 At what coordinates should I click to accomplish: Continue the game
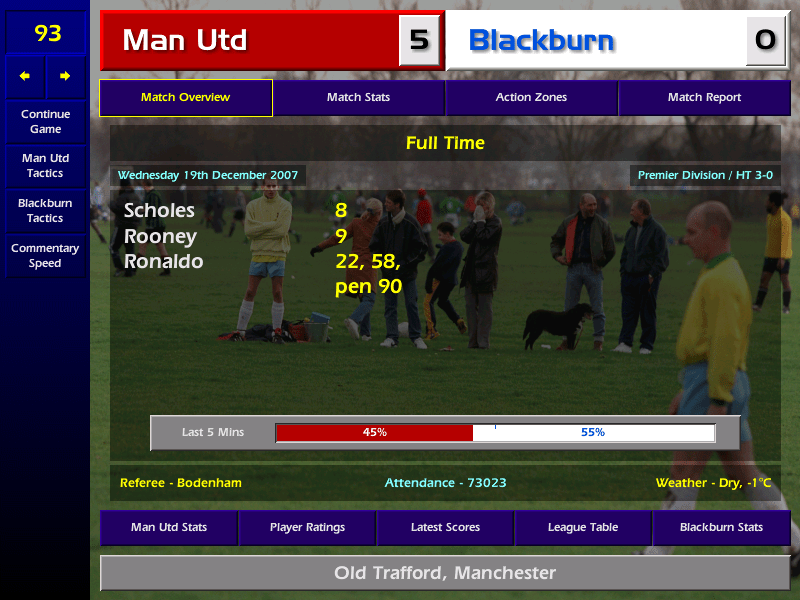click(45, 121)
